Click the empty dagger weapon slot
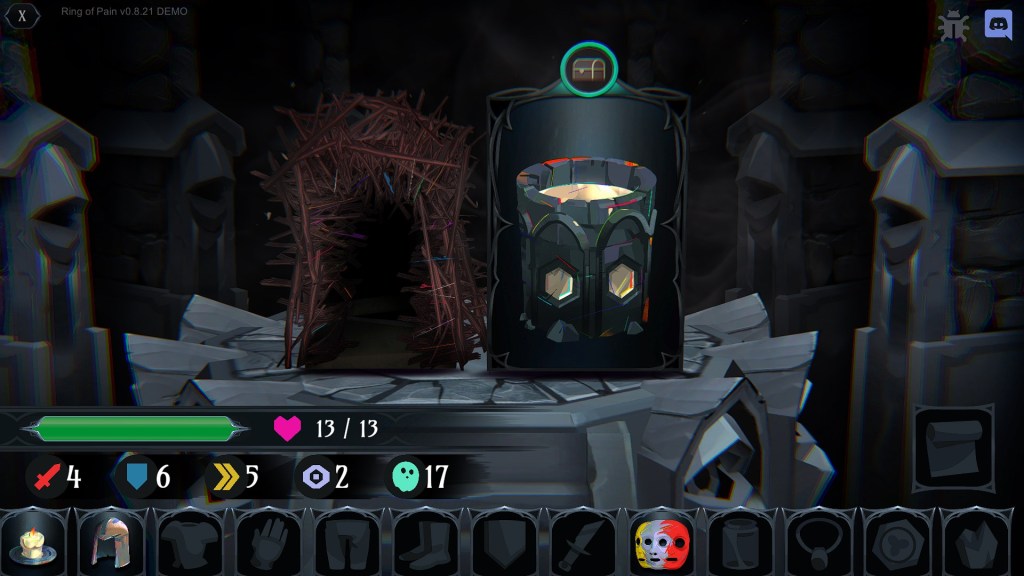 click(x=583, y=544)
